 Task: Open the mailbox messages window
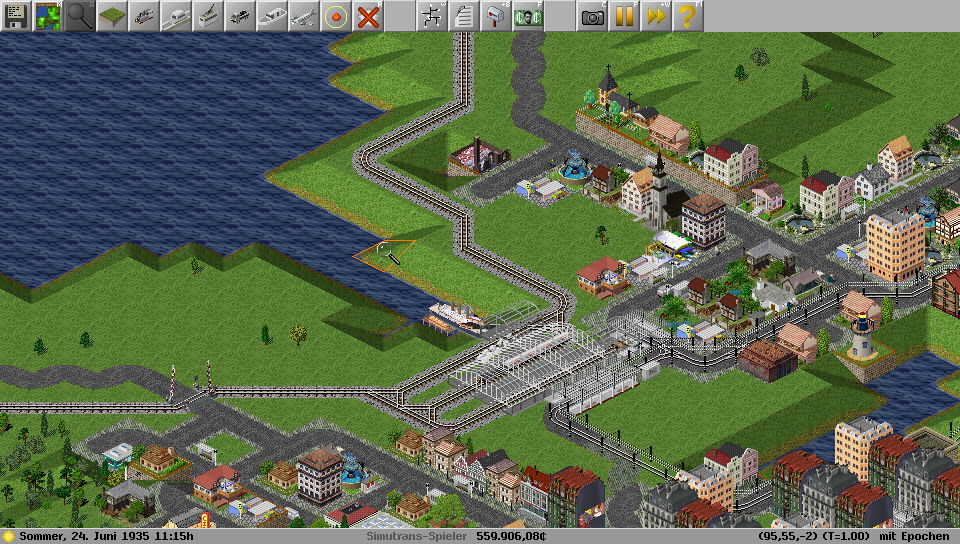tap(496, 16)
